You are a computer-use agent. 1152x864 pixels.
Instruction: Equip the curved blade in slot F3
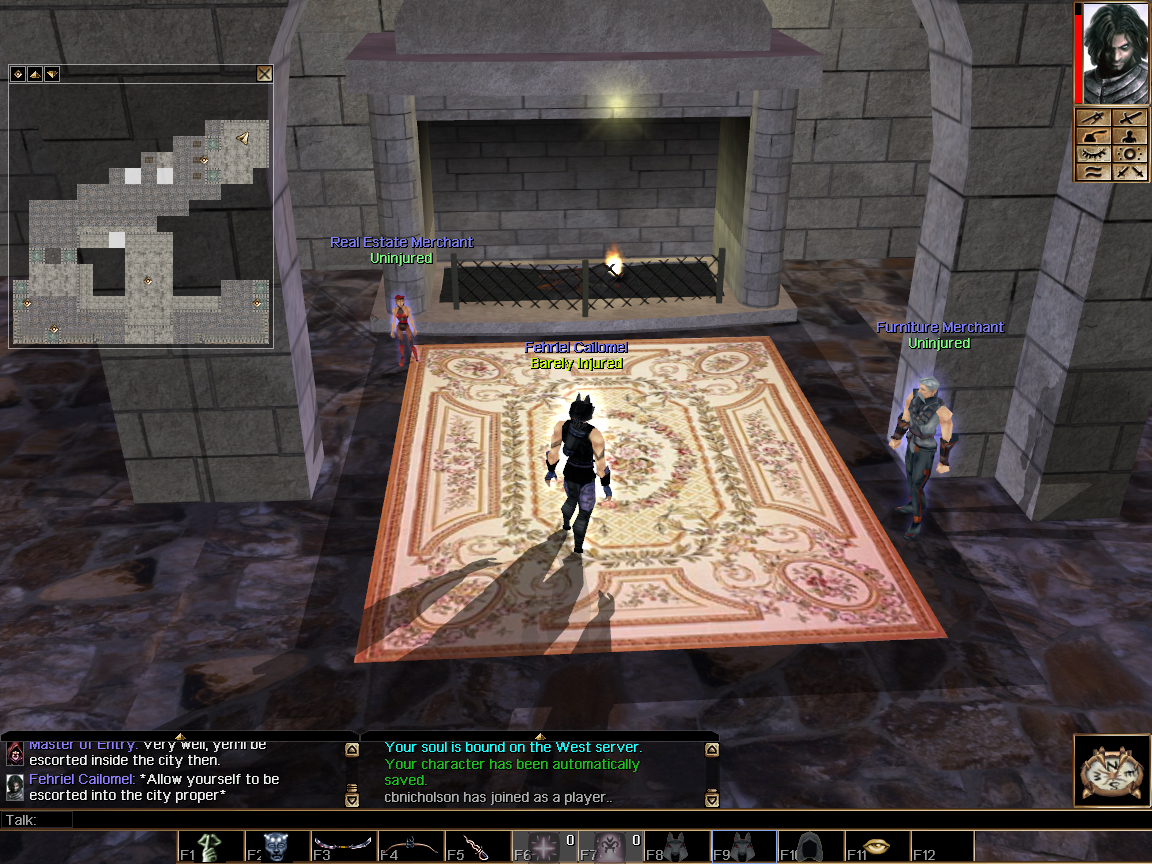[x=345, y=847]
